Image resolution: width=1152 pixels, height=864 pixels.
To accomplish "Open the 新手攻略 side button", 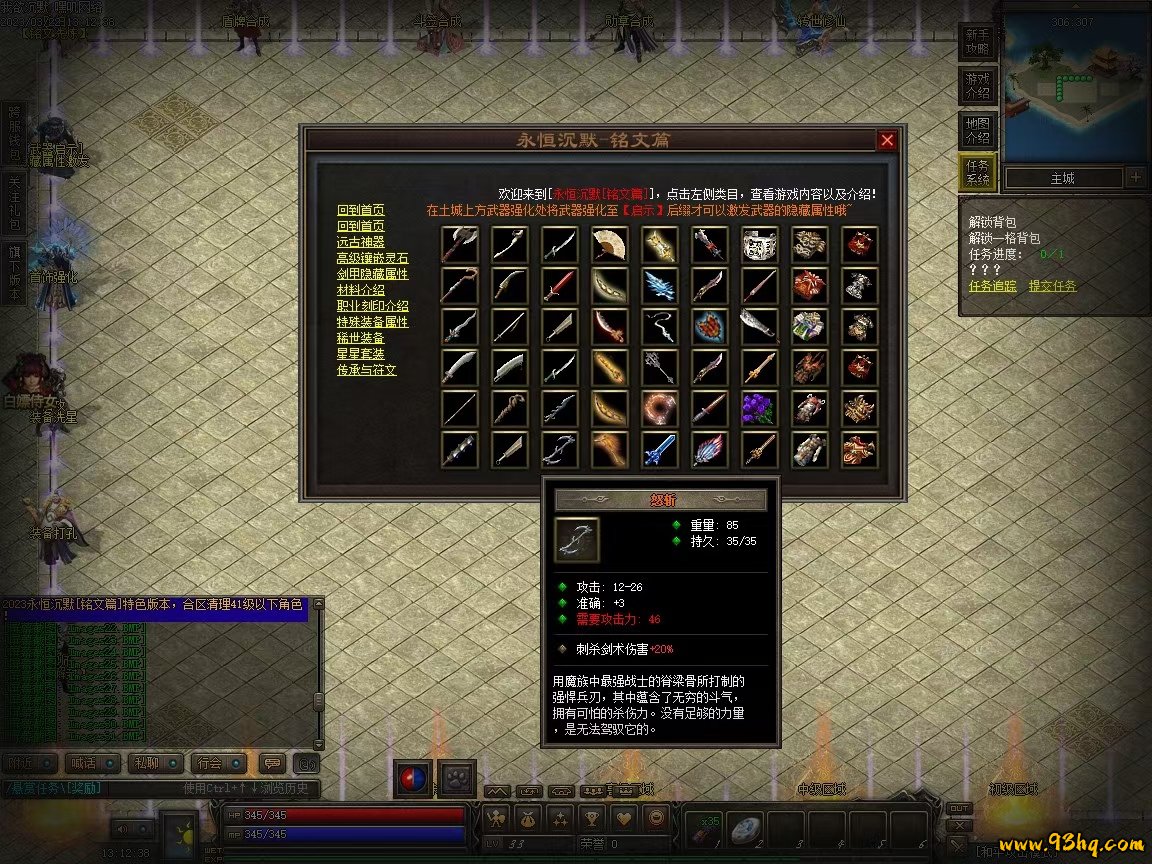I will (x=977, y=41).
